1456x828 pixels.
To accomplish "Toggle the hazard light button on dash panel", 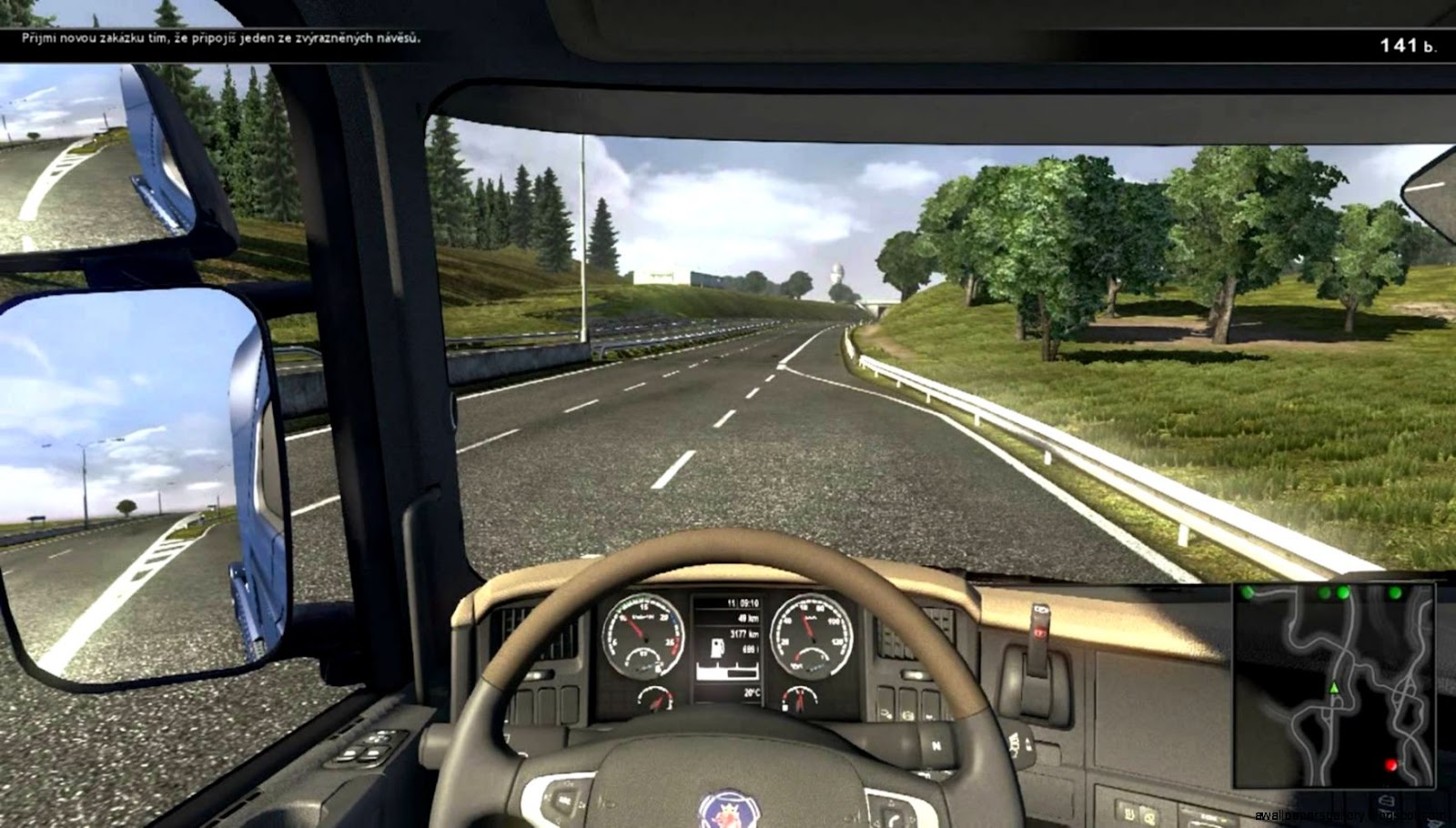I will coord(1039,632).
